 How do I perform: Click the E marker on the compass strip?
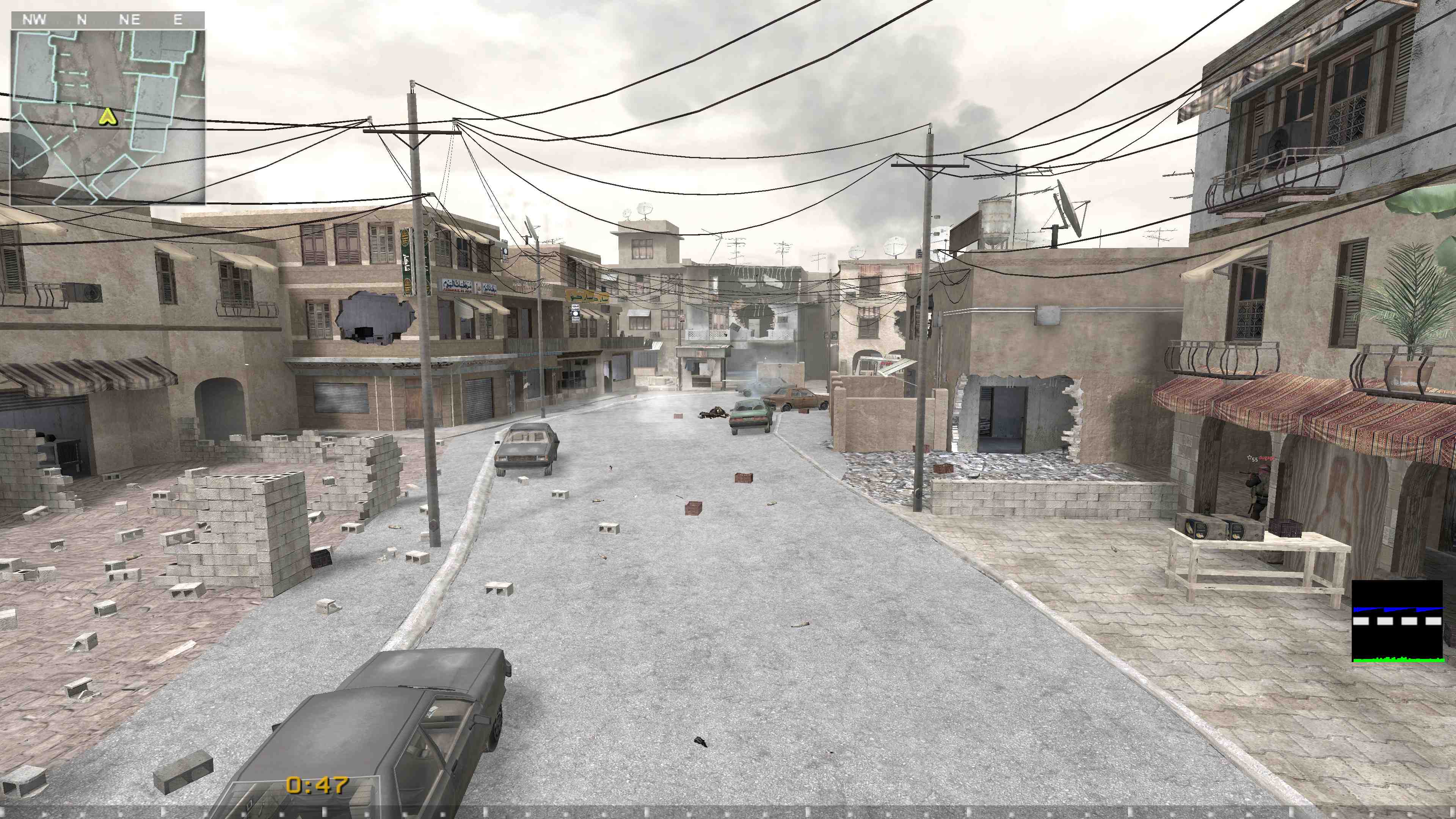[x=177, y=20]
